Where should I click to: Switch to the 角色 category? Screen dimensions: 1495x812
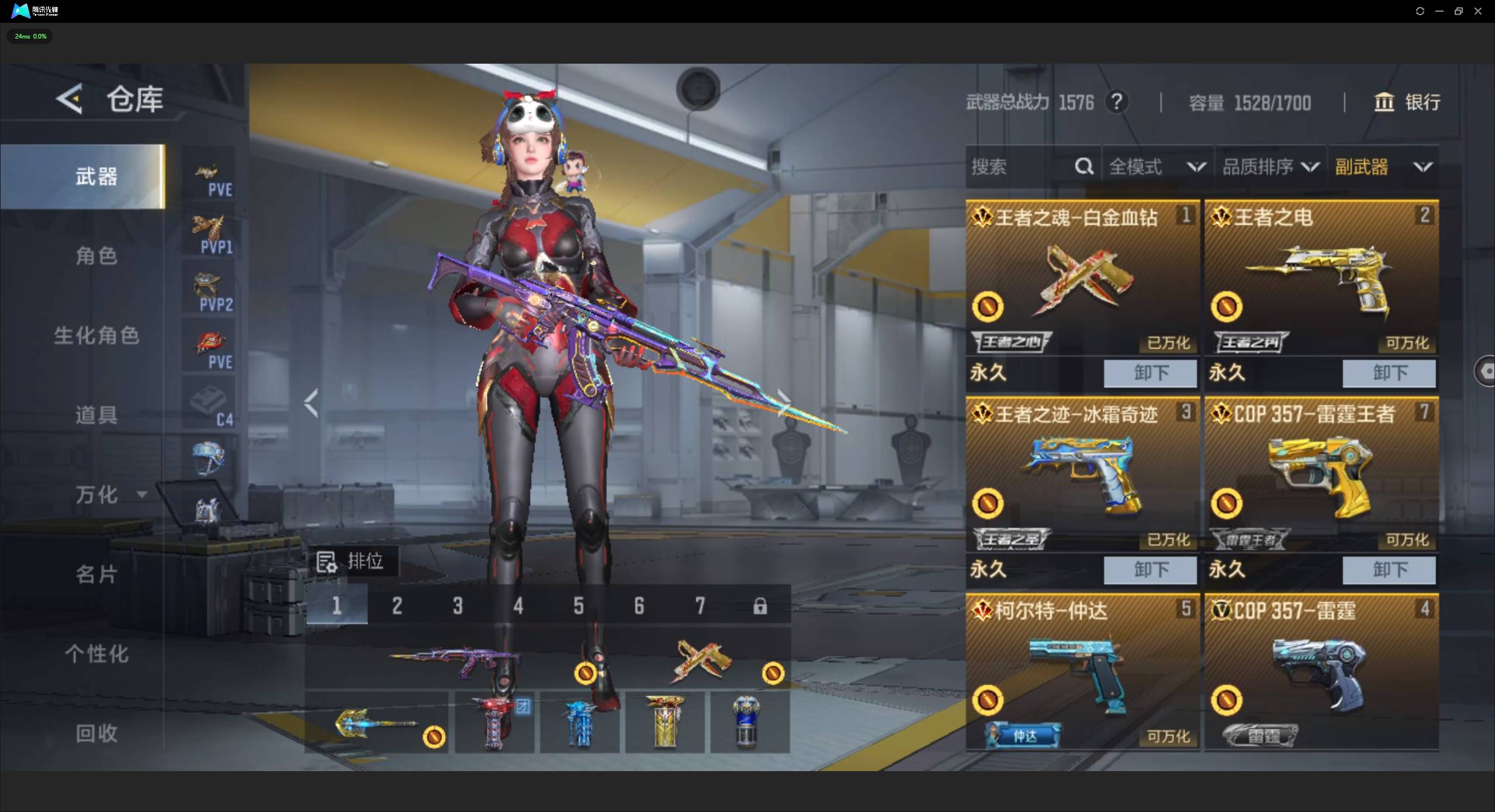(x=96, y=256)
